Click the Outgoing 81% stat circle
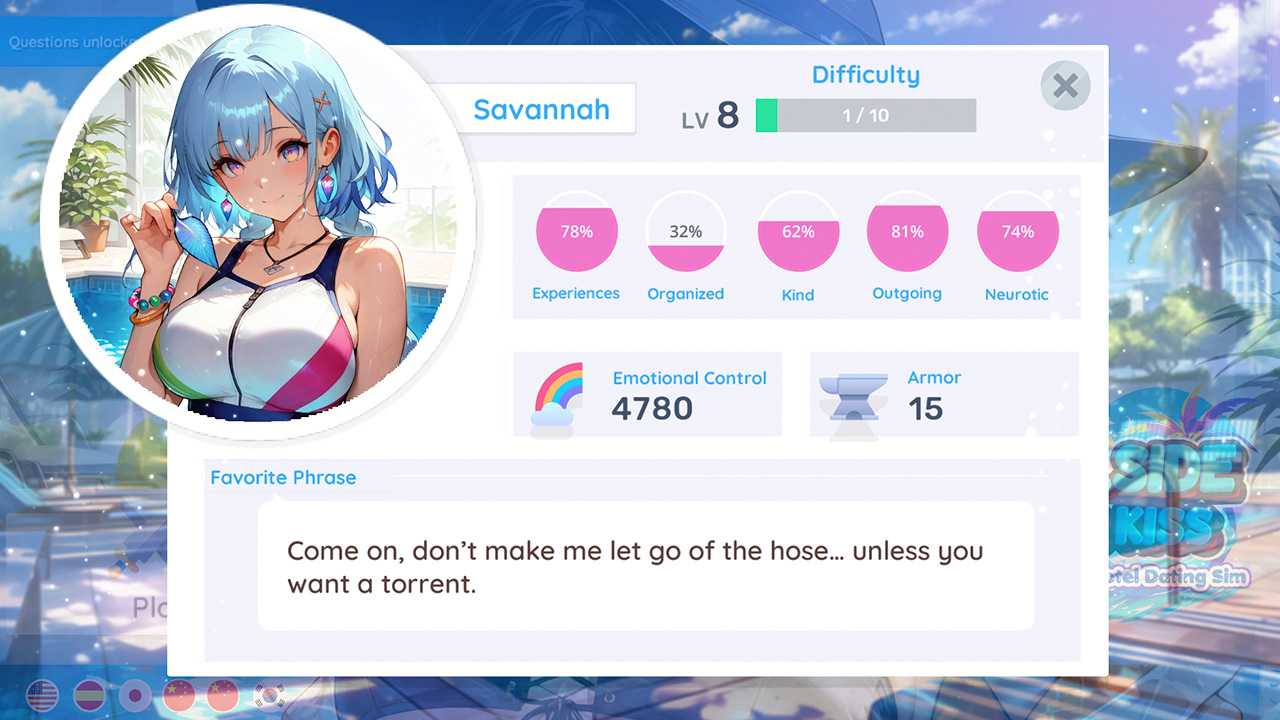The width and height of the screenshot is (1280, 720). pos(907,232)
